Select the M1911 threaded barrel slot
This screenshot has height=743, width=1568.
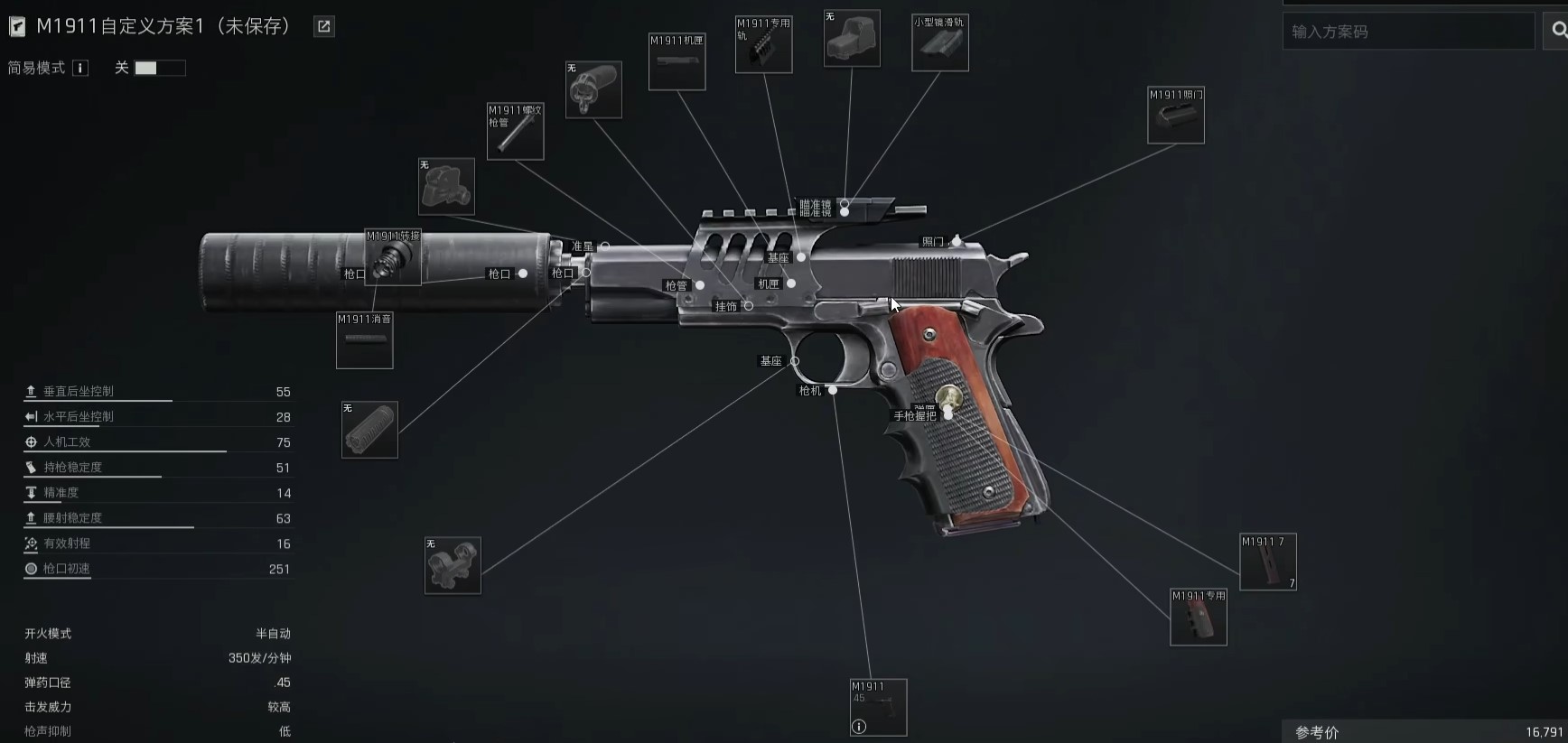[x=515, y=132]
